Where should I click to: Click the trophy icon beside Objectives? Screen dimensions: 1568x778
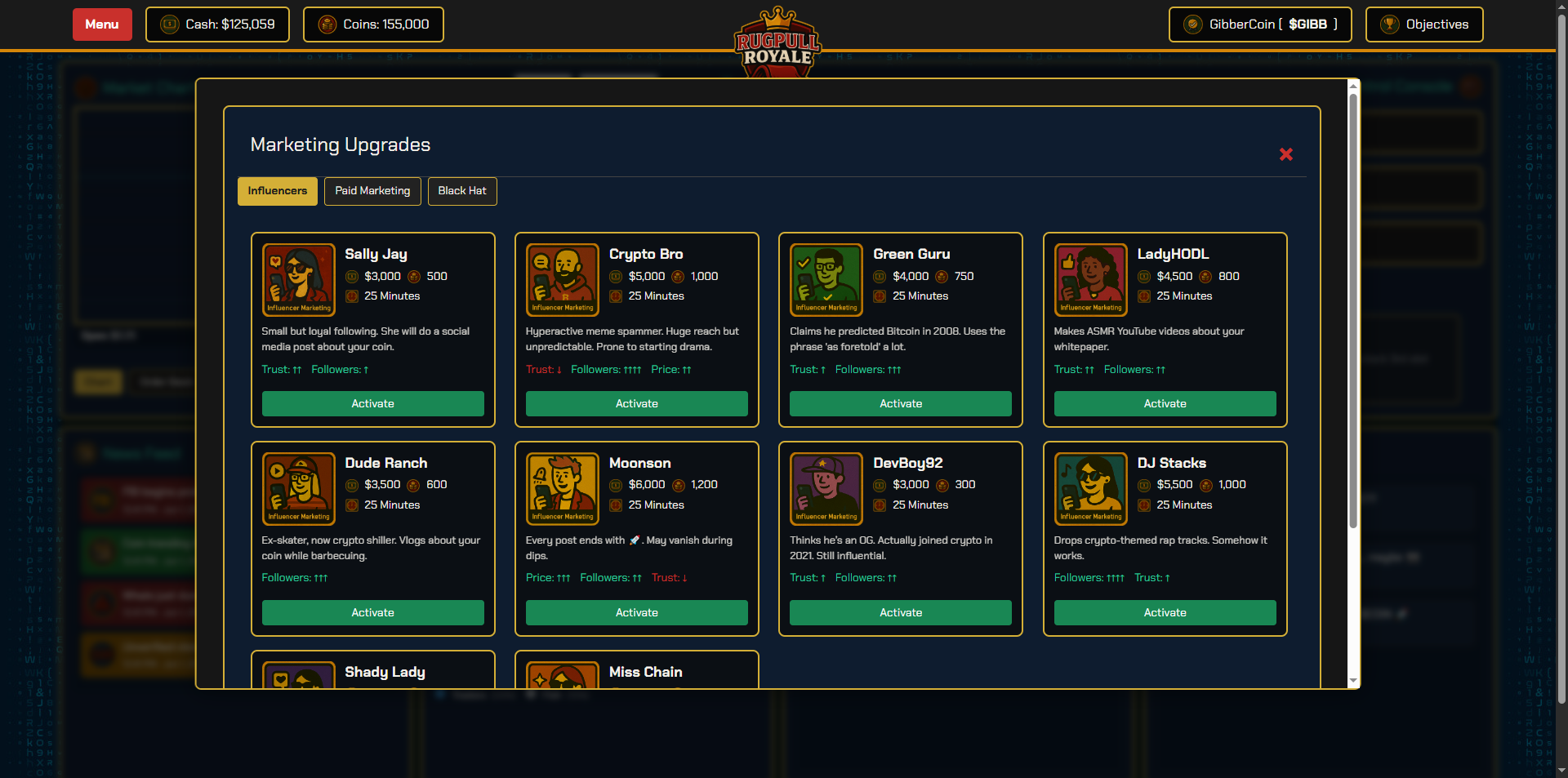(x=1387, y=24)
